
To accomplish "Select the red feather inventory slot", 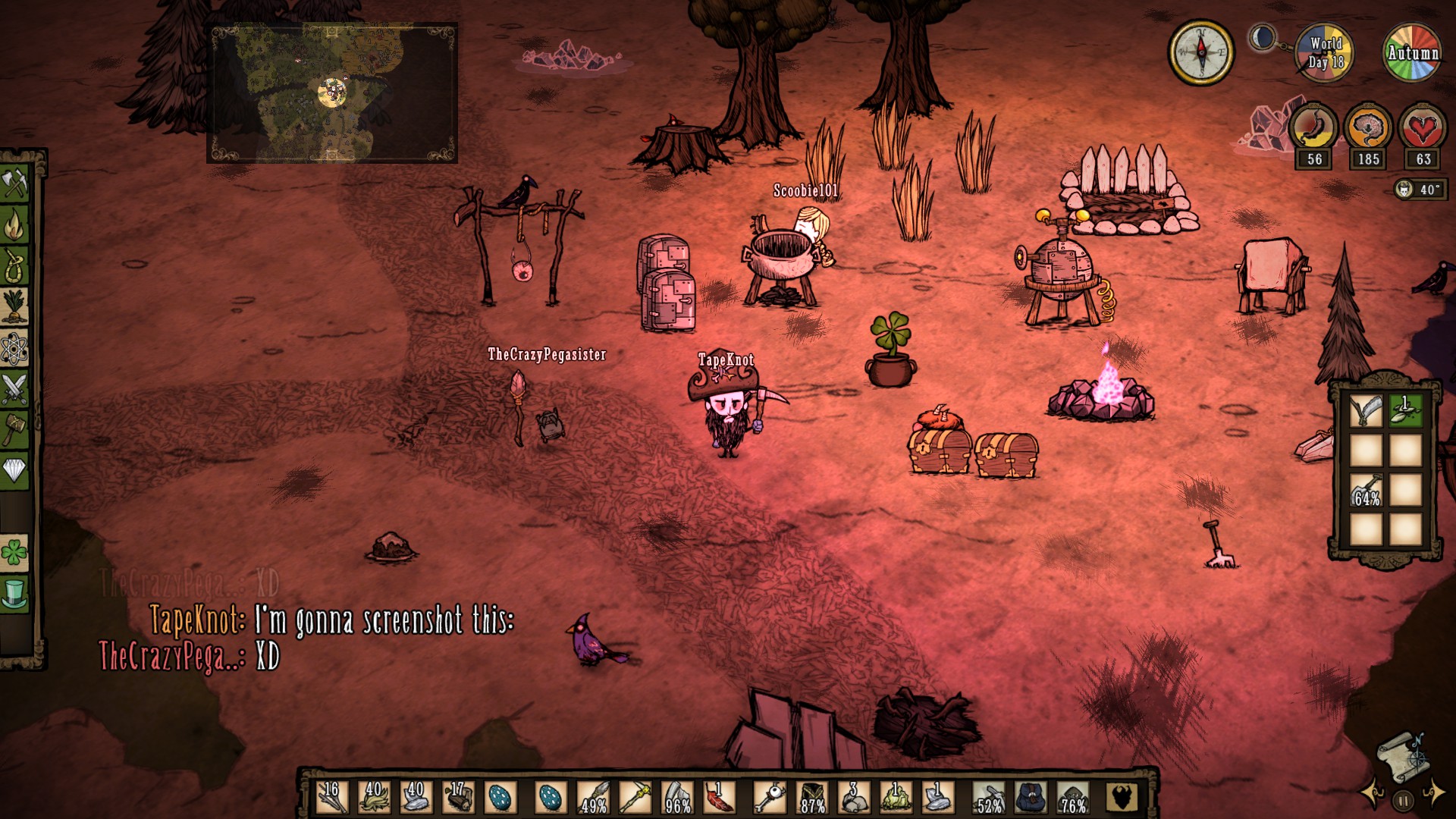I will pyautogui.click(x=718, y=798).
